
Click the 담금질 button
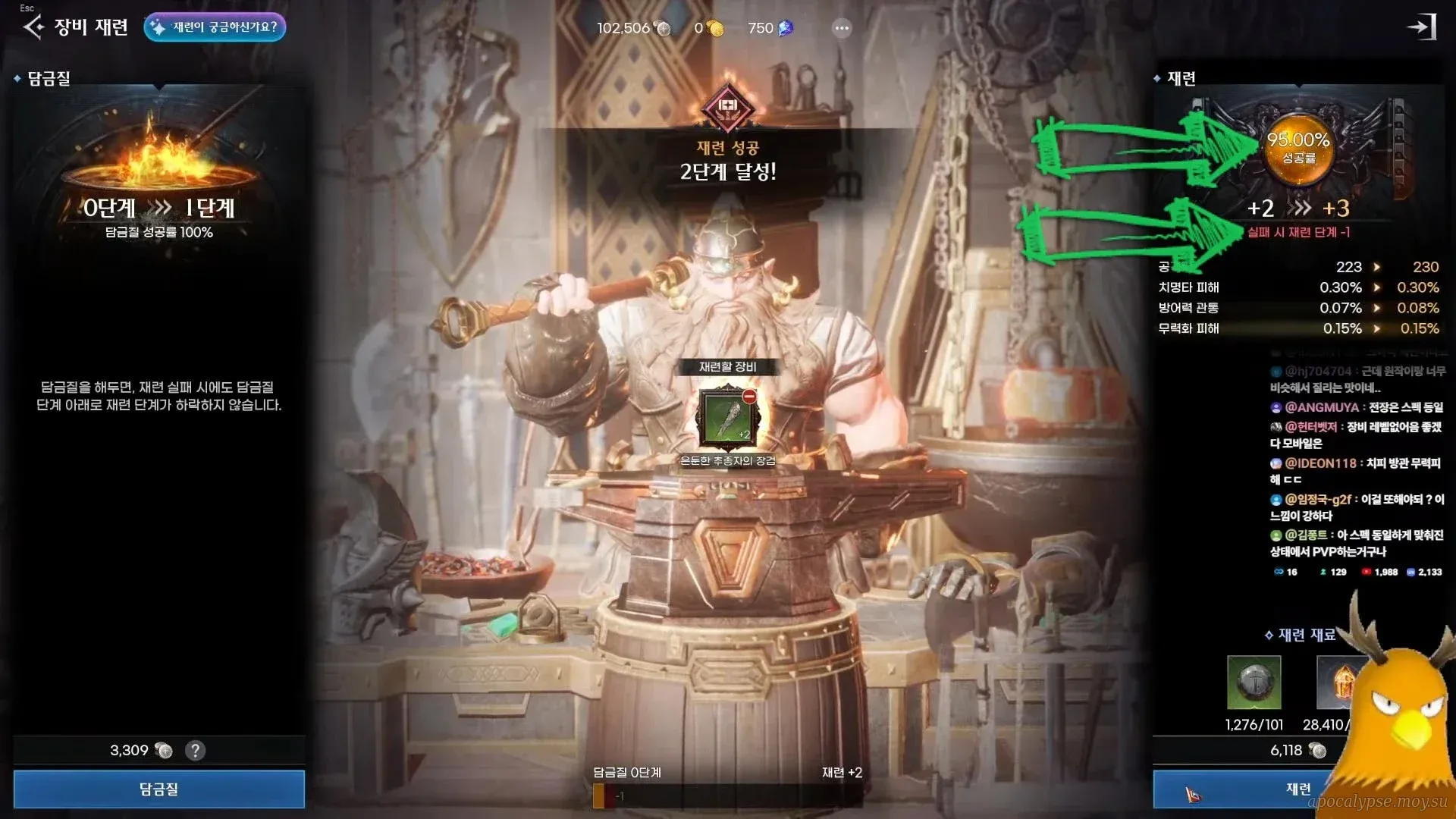tap(159, 789)
